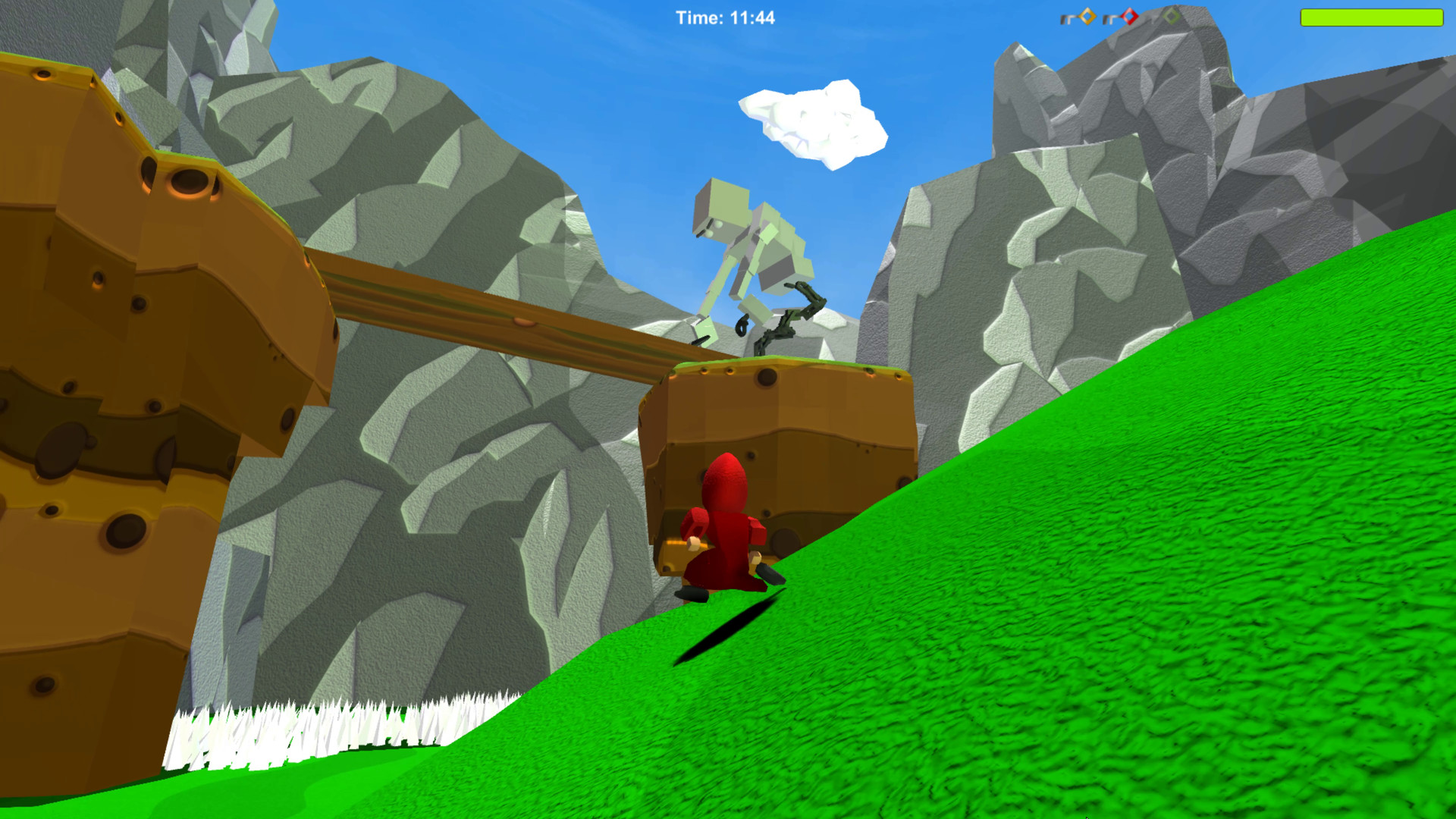1456x819 pixels.
Task: Click the red diamond collectible icon
Action: [1128, 16]
